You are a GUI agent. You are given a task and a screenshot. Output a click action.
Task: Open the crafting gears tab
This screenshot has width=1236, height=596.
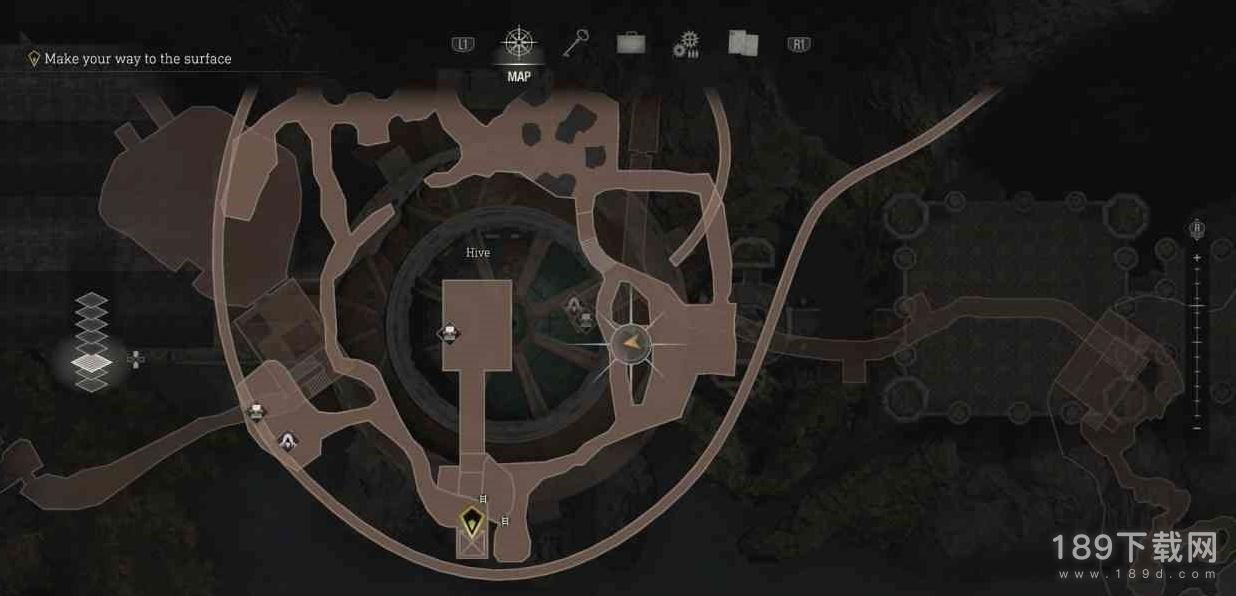[686, 44]
